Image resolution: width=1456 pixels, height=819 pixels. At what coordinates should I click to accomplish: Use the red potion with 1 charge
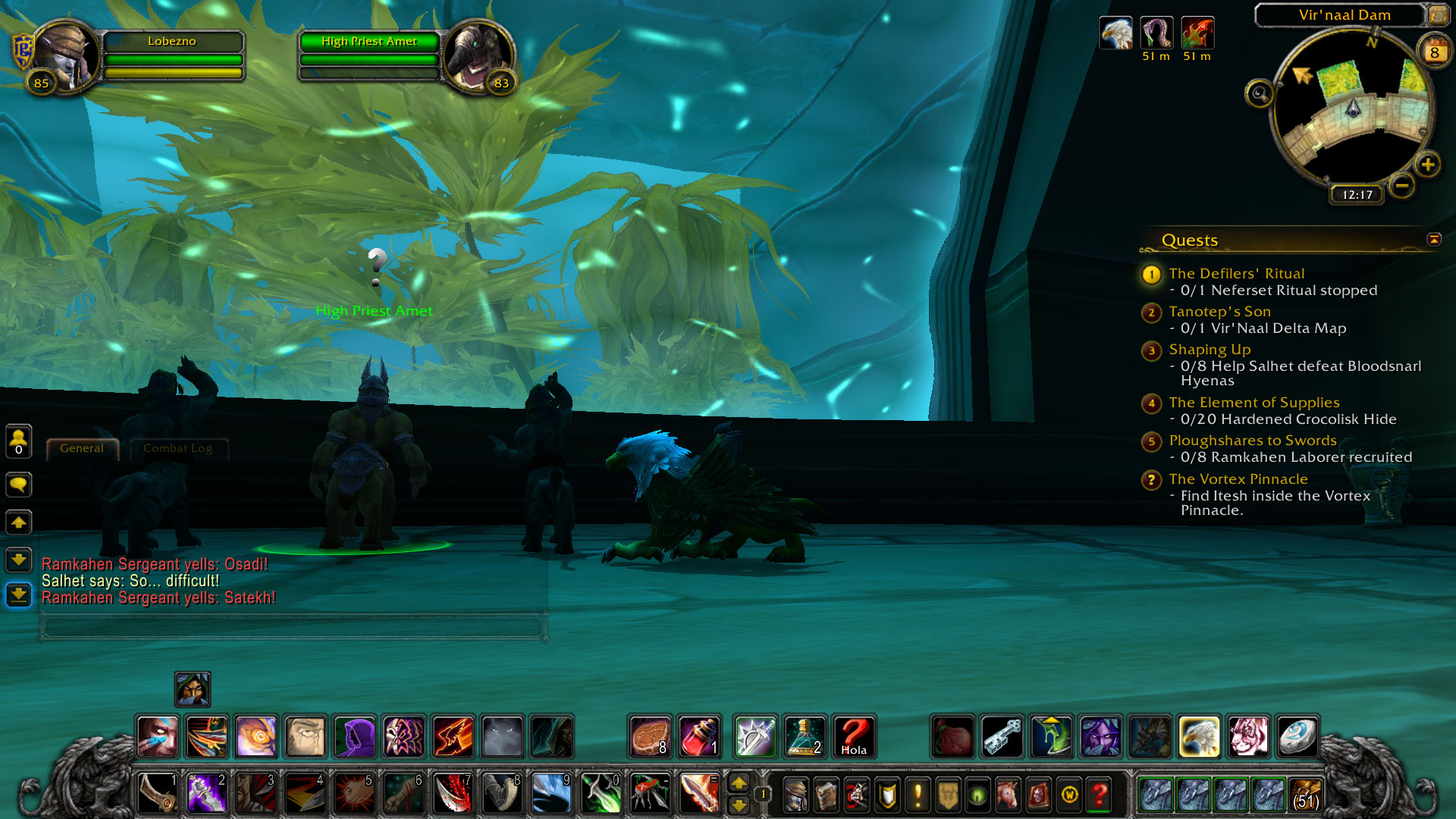tap(698, 736)
